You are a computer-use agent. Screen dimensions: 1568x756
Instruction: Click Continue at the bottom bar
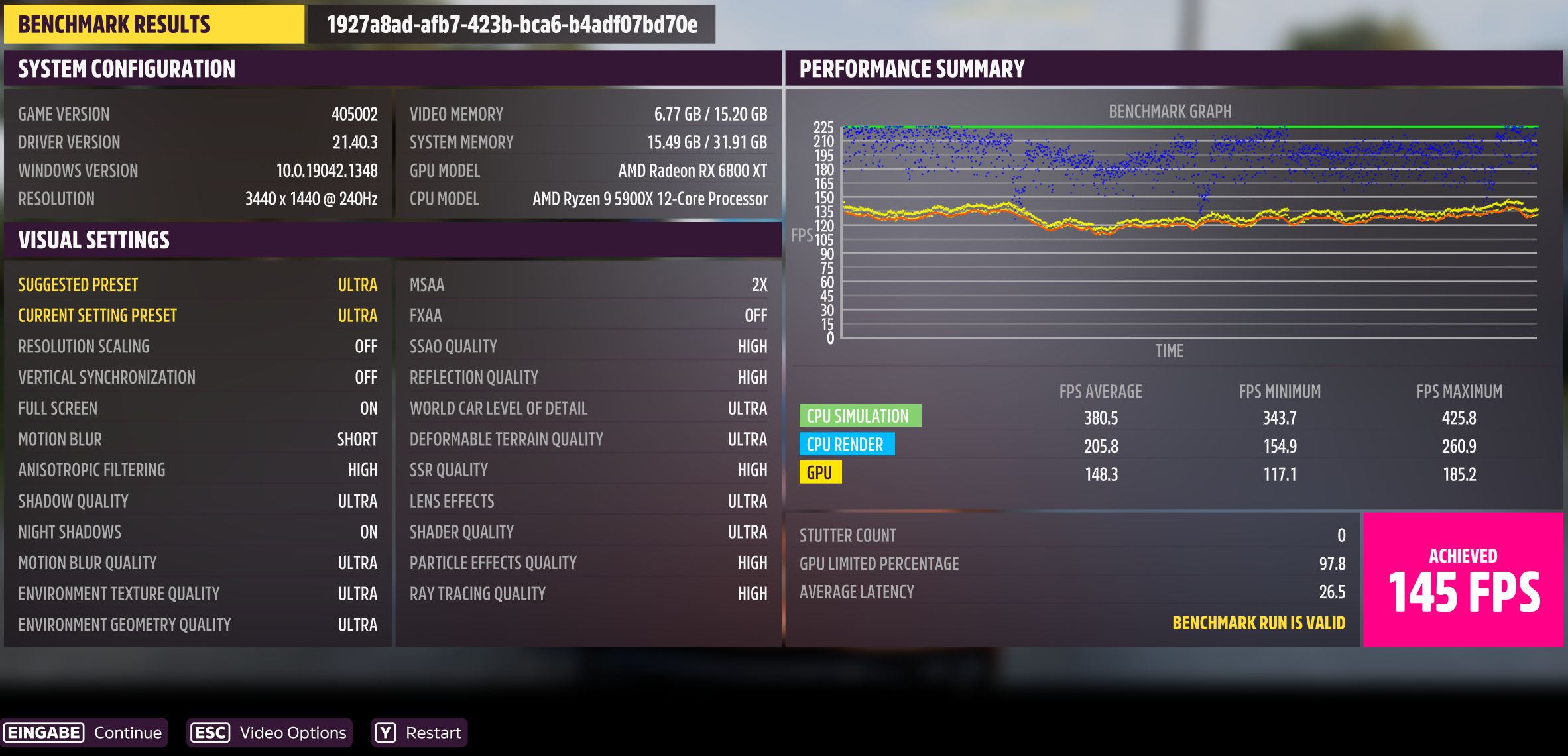tap(128, 733)
